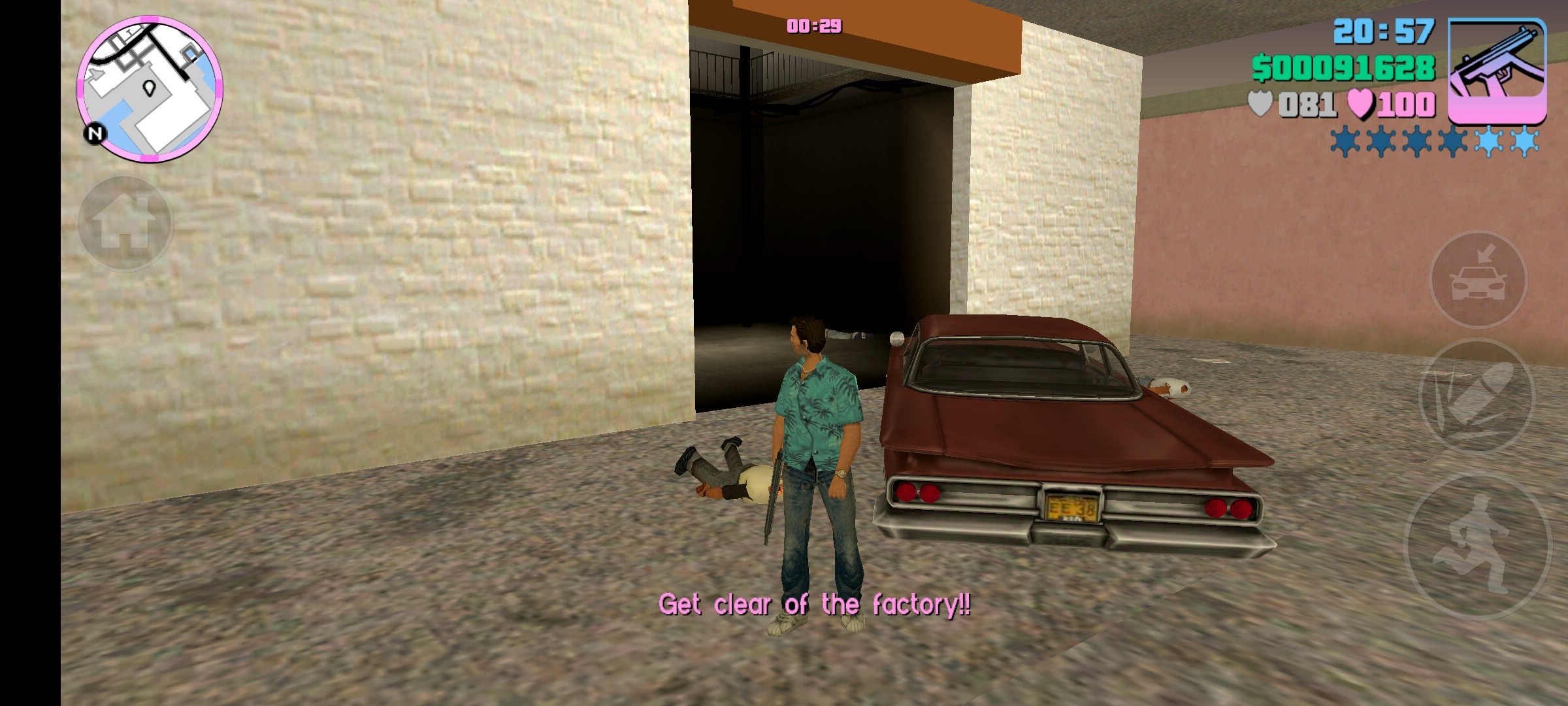Activate the sprint running man button

1477,546
